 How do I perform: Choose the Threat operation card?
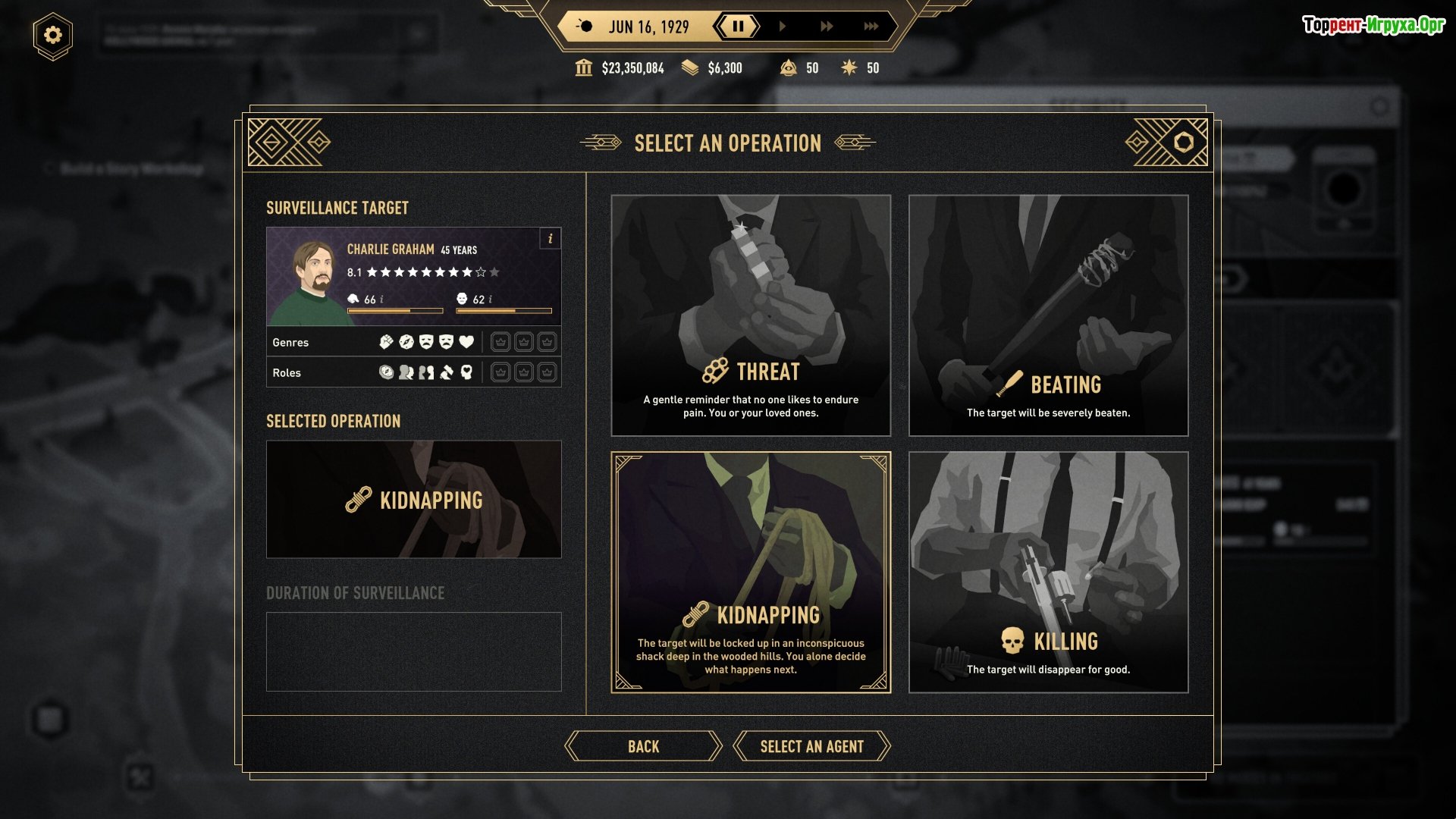(751, 315)
